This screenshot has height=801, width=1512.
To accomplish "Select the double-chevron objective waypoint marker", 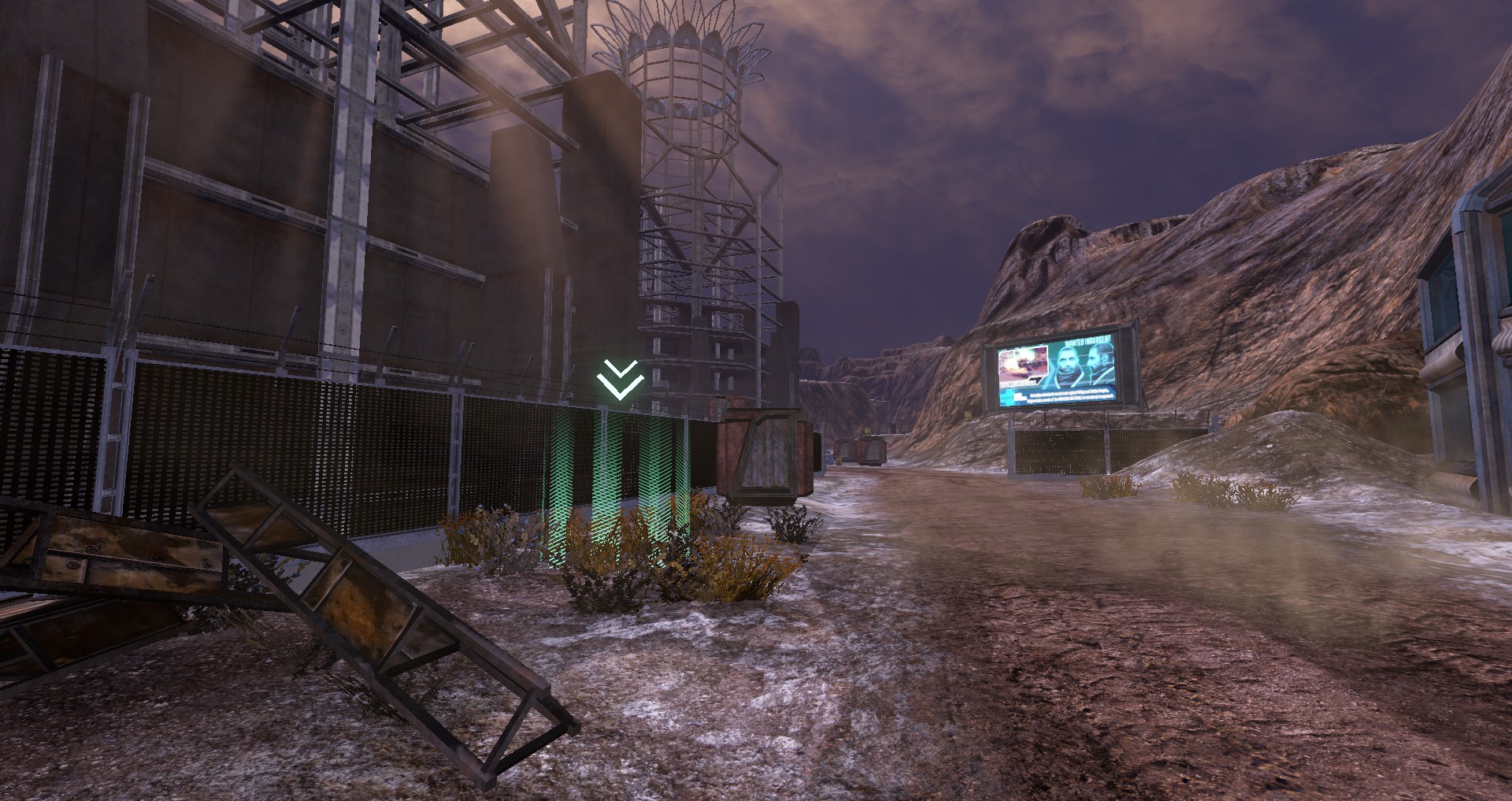I will 620,379.
